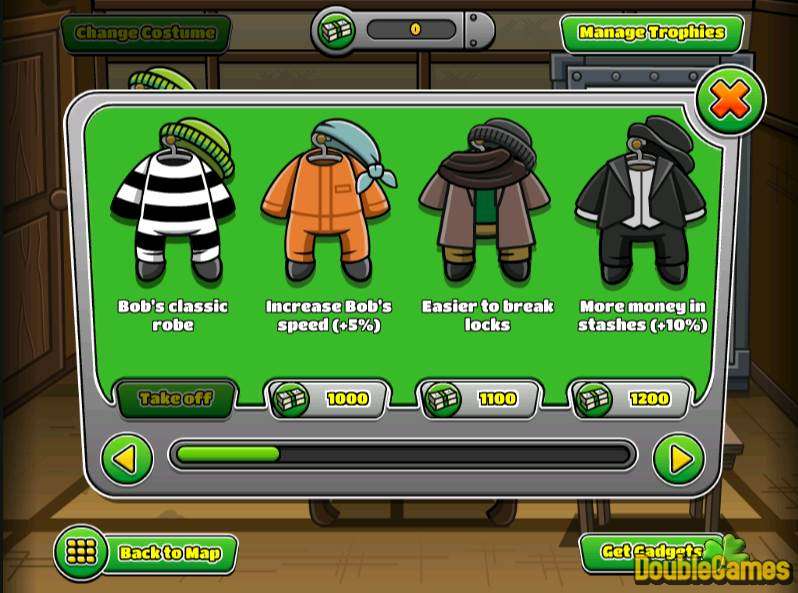Screen dimensions: 798x593
Task: Click the costume list scrollbar
Action: coord(404,456)
